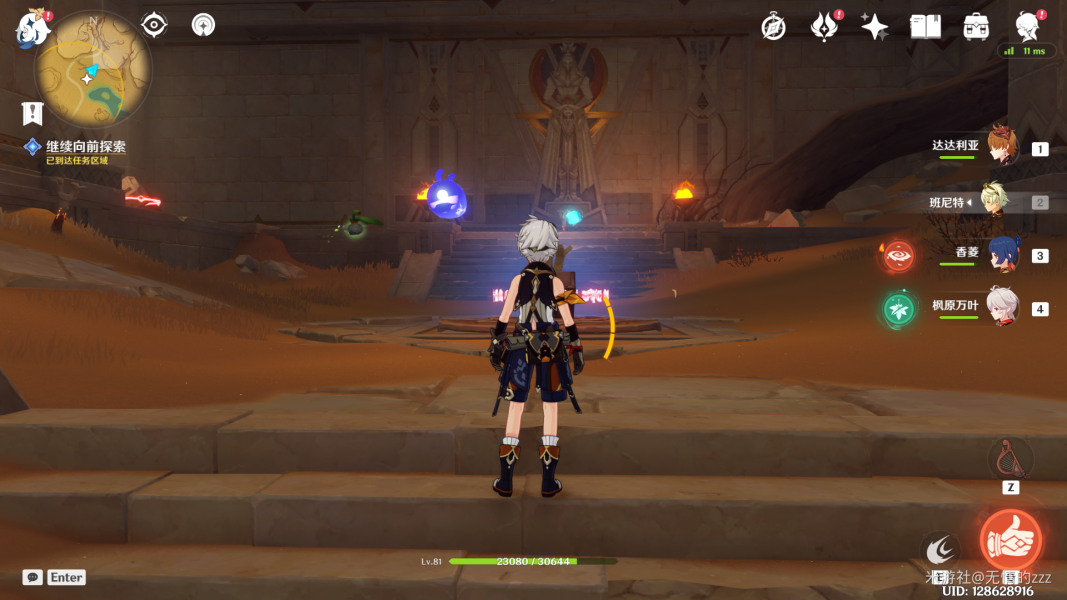This screenshot has width=1067, height=600.
Task: Open the map via the minimap
Action: [93, 73]
